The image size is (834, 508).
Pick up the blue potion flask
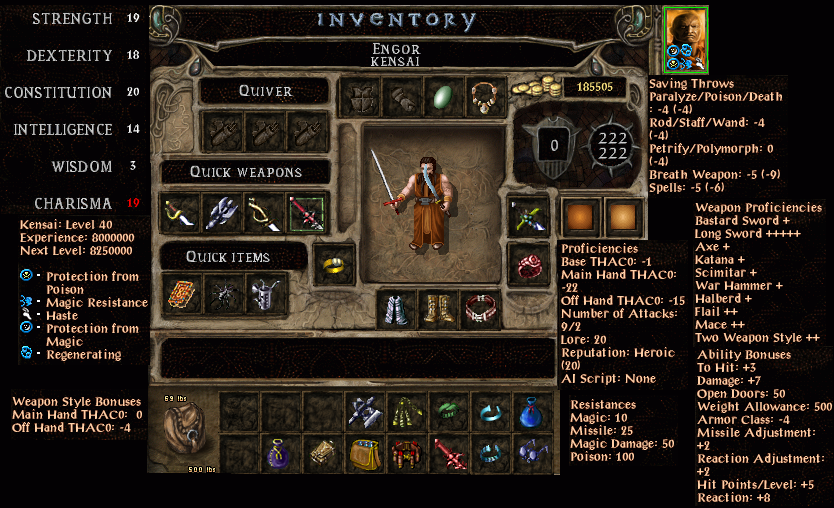point(532,411)
